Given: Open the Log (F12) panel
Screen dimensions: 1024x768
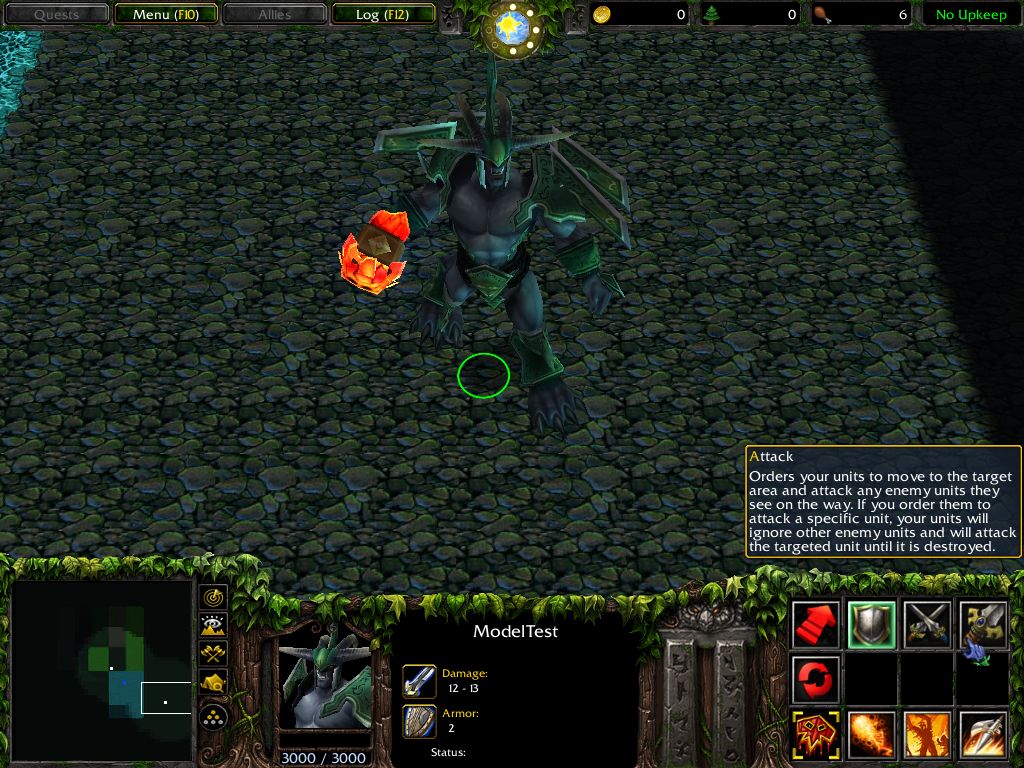Looking at the screenshot, I should [x=380, y=15].
